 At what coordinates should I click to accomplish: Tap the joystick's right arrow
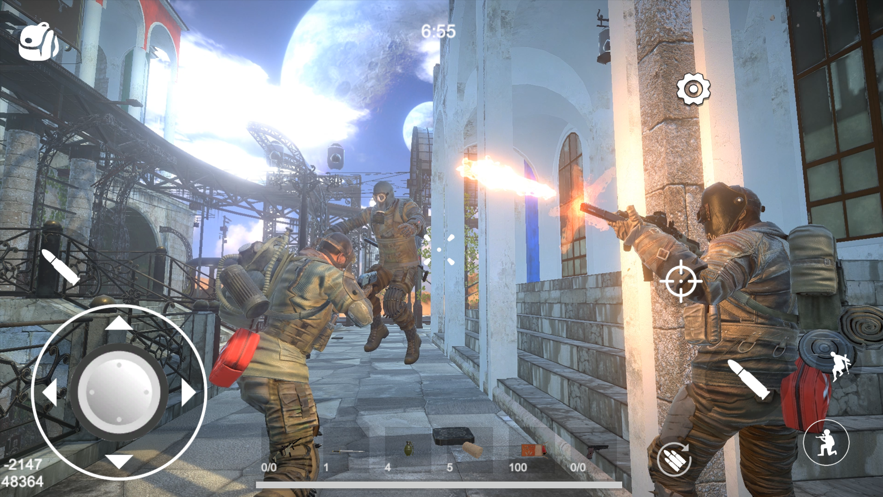click(x=189, y=392)
